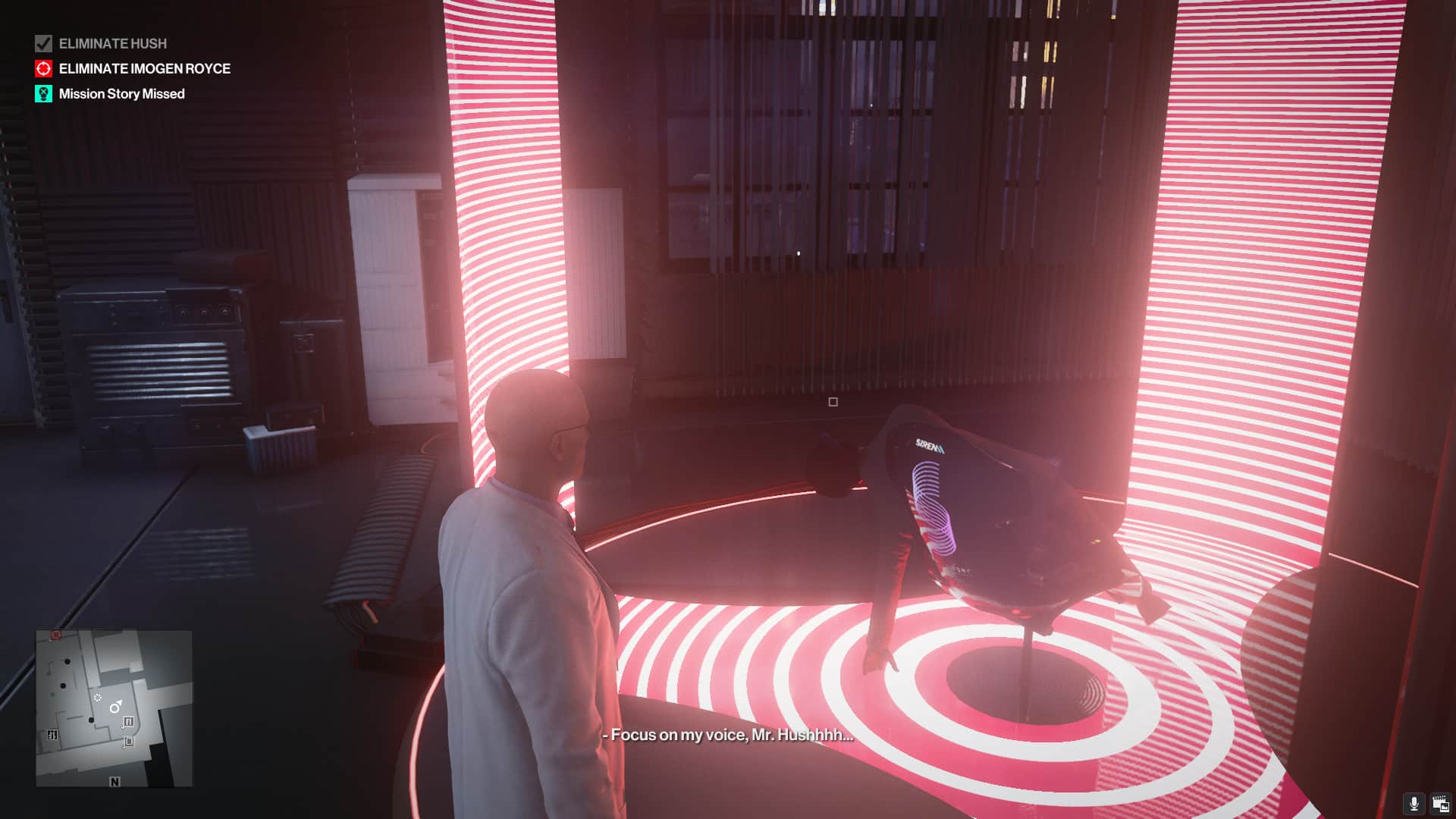Click the keyboard overlay icon at bottom right
Image resolution: width=1456 pixels, height=819 pixels.
1440,802
